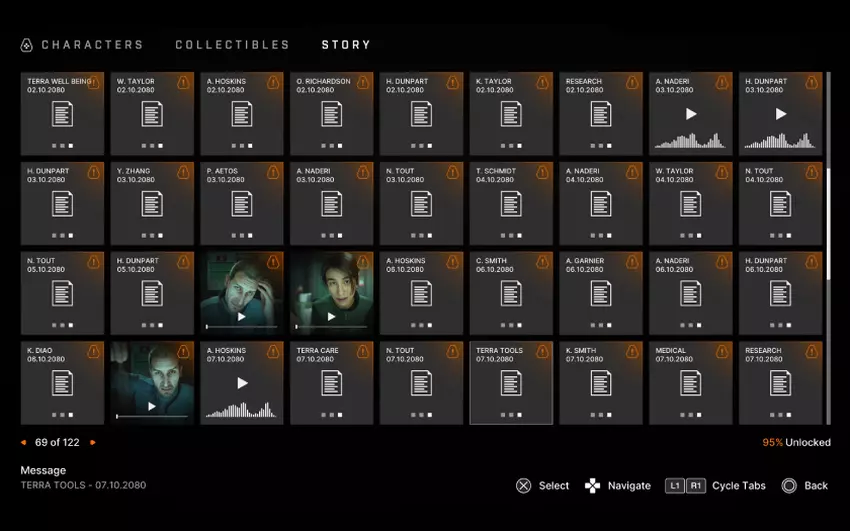This screenshot has width=850, height=531.
Task: Open the Collectibles tab
Action: coord(232,45)
